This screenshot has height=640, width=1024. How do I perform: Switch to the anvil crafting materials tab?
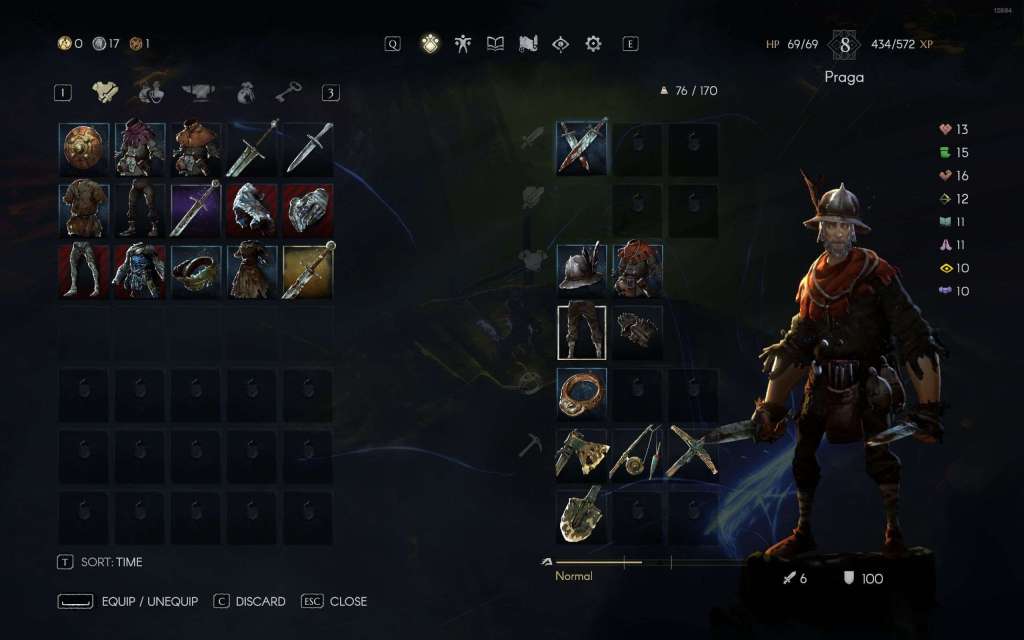[200, 93]
